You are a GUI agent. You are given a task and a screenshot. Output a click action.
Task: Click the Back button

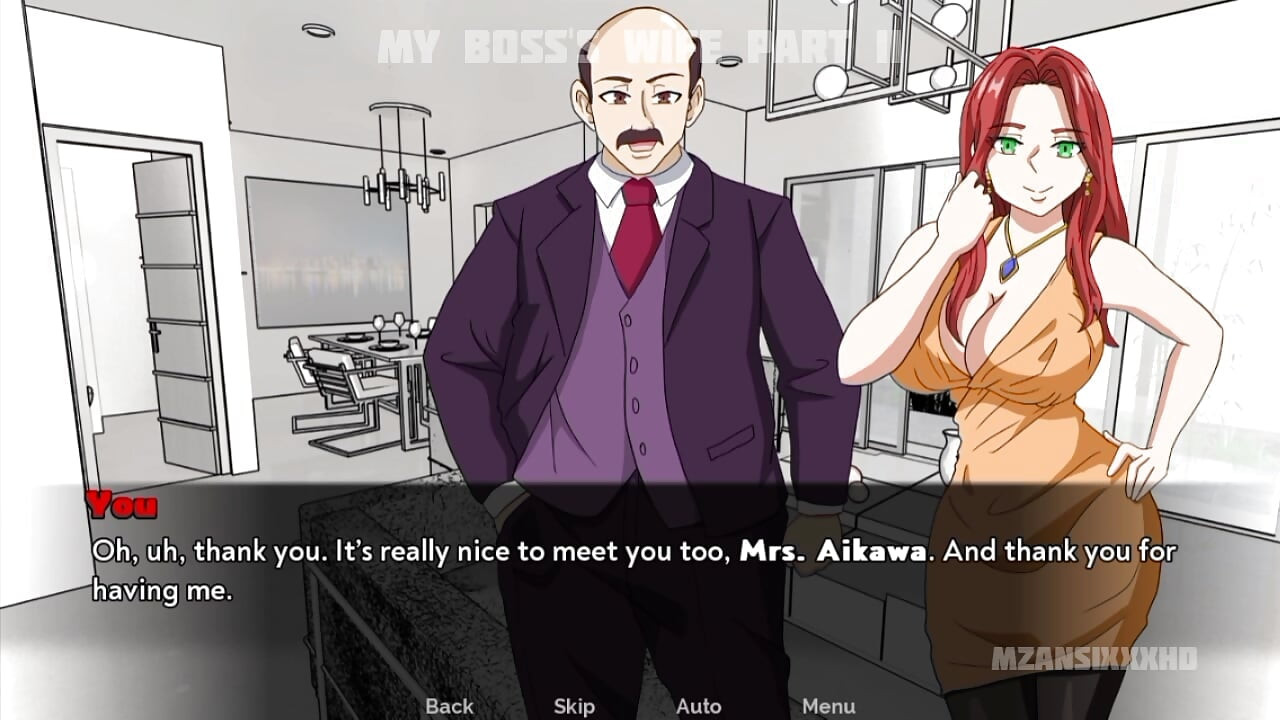point(452,706)
